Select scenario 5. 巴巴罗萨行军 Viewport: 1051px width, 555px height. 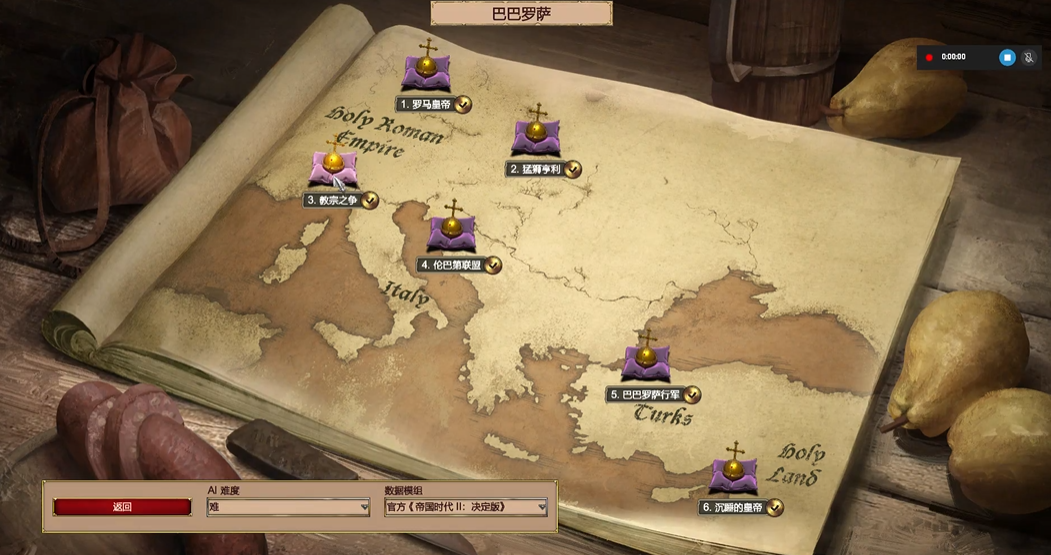point(645,362)
